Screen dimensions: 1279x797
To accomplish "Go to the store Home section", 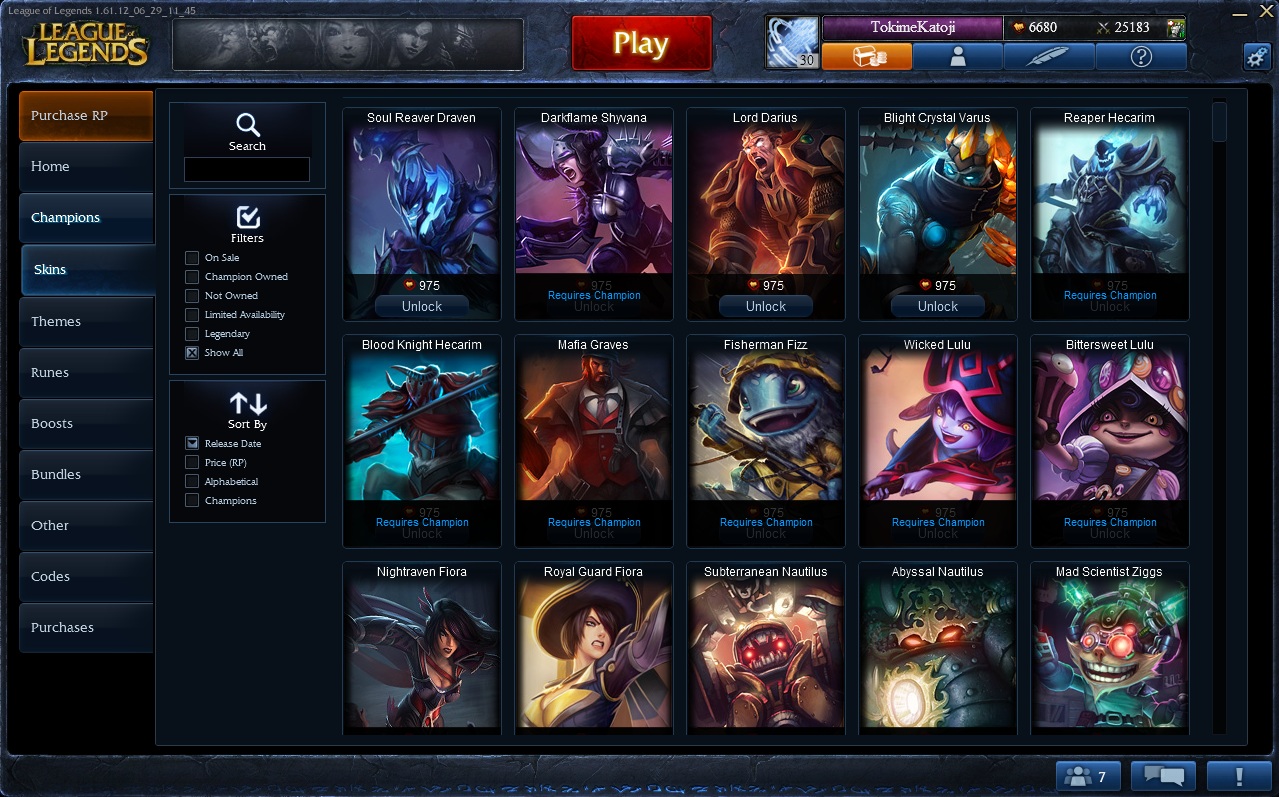I will (x=86, y=167).
